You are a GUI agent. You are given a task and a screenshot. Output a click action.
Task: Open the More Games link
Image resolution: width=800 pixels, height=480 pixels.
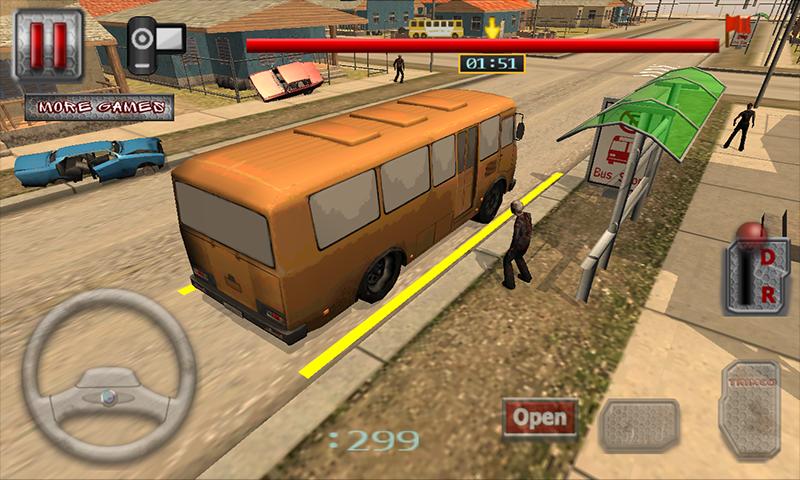99,106
